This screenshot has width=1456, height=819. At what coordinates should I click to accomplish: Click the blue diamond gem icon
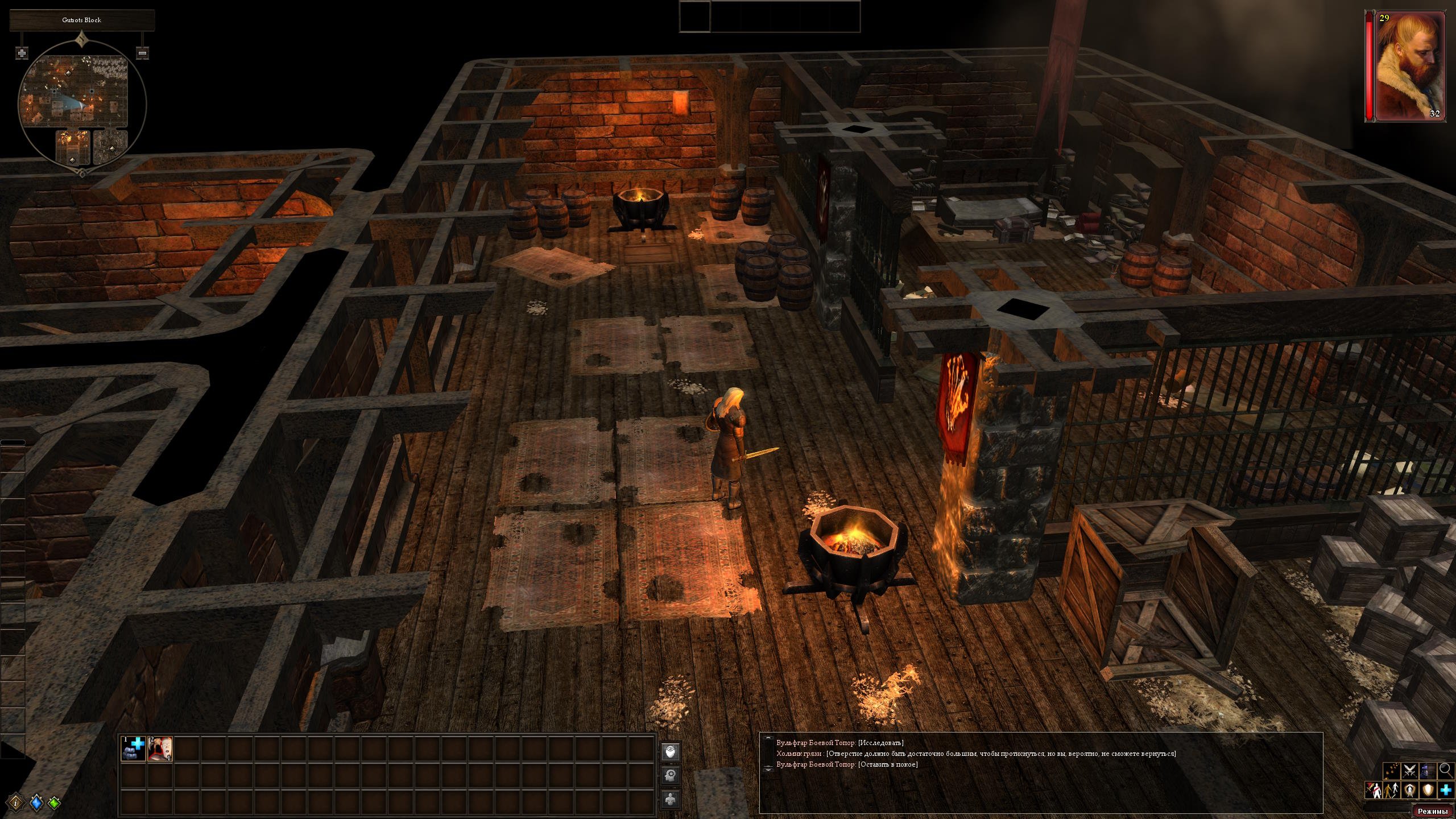[x=36, y=803]
